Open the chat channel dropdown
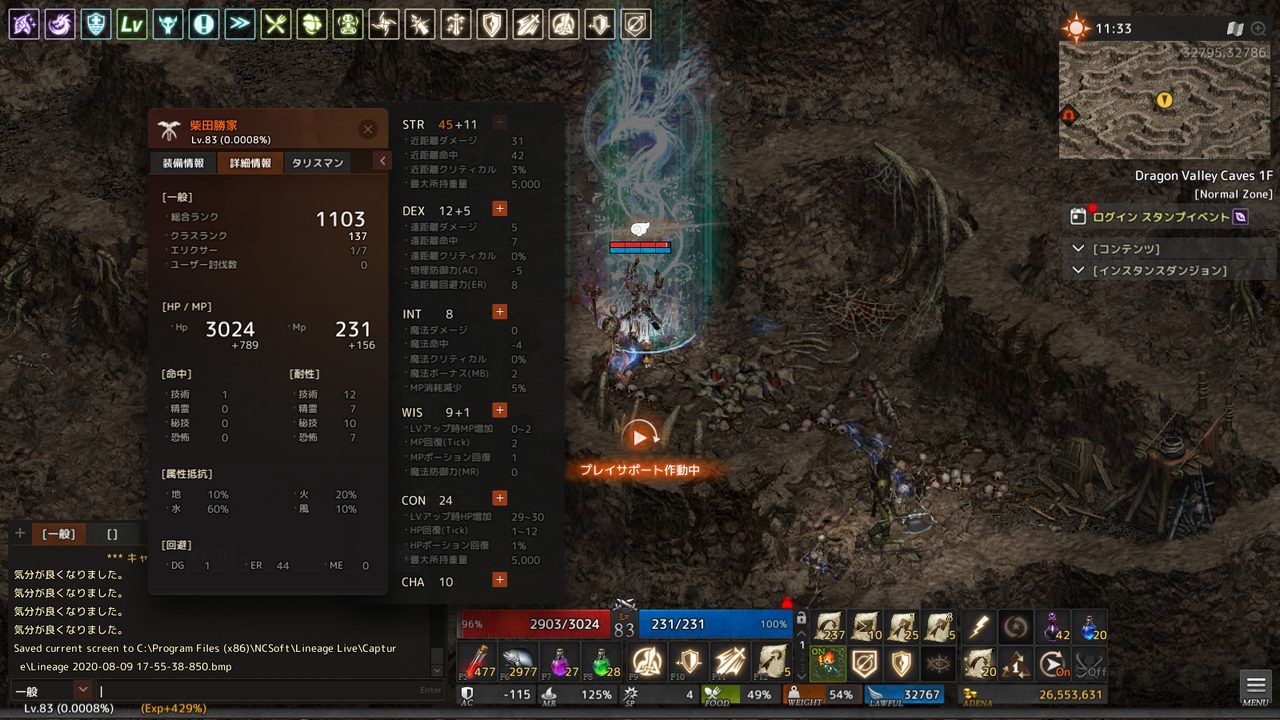 point(82,690)
